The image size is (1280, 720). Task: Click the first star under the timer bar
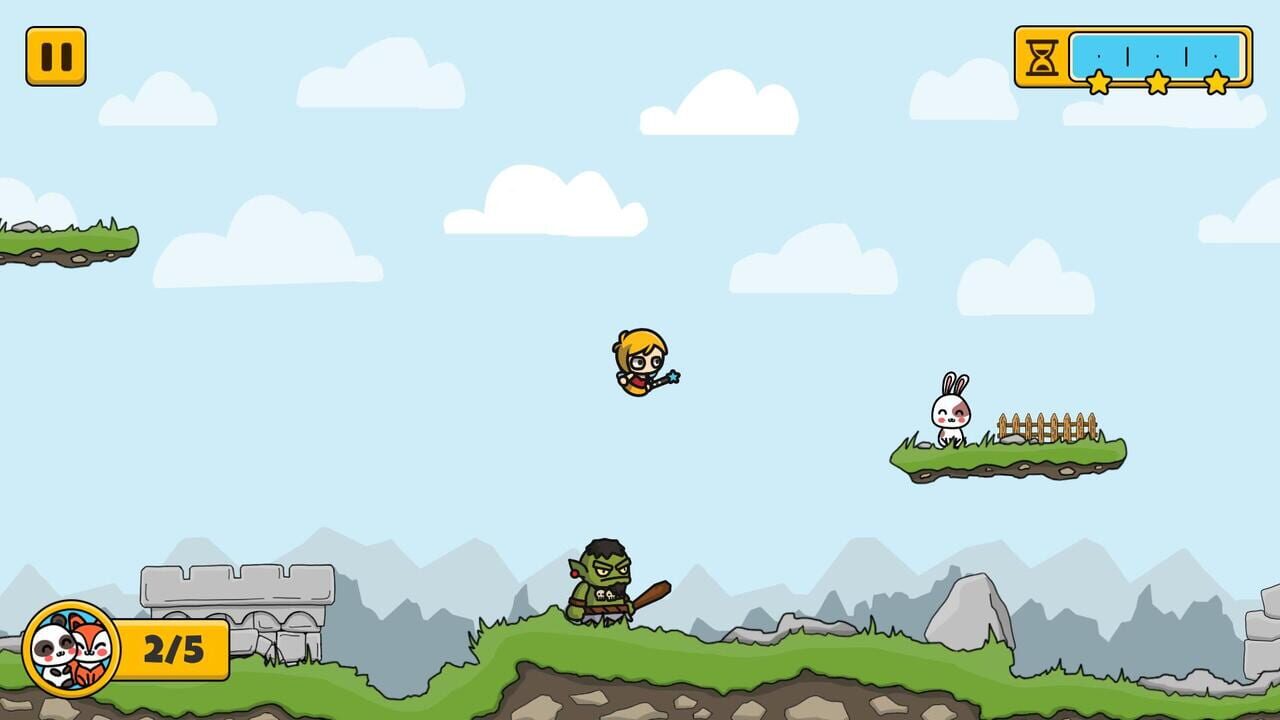(1100, 83)
